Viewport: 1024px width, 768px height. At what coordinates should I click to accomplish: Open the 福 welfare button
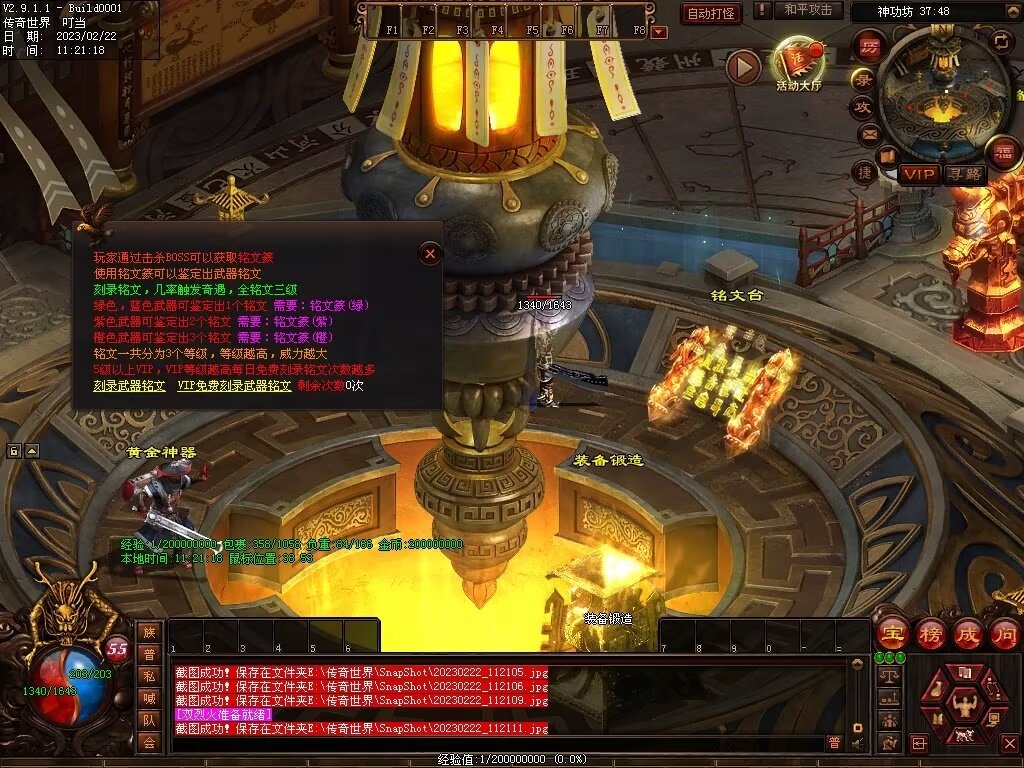click(1003, 152)
